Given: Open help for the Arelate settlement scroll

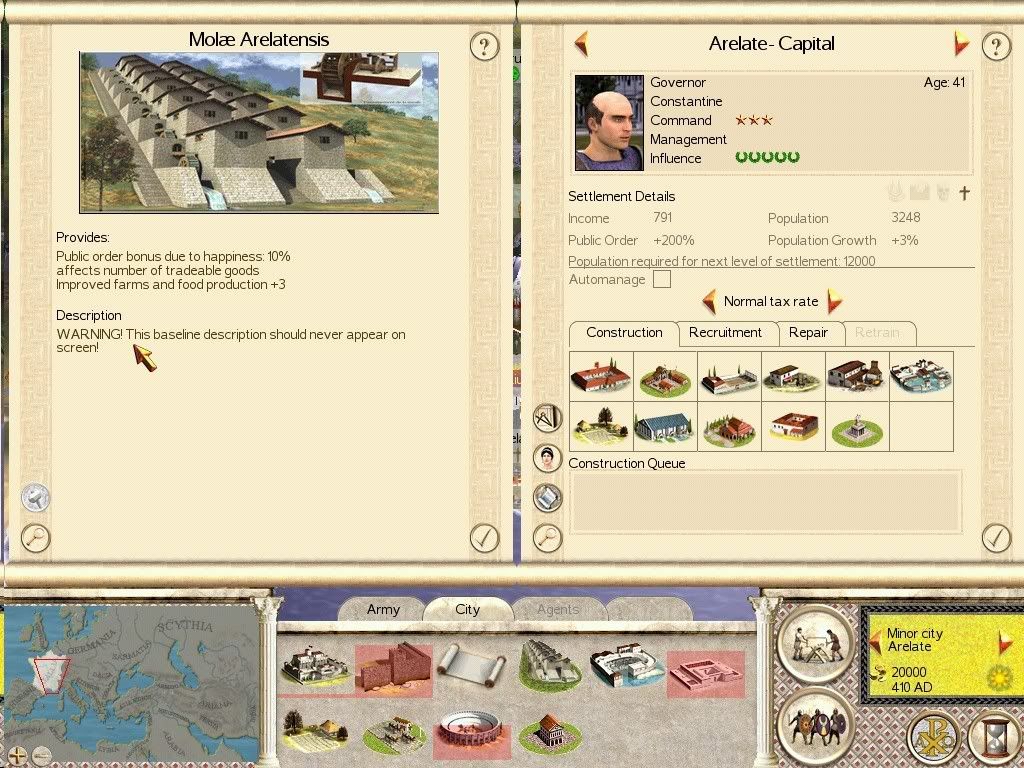Looking at the screenshot, I should pos(995,45).
